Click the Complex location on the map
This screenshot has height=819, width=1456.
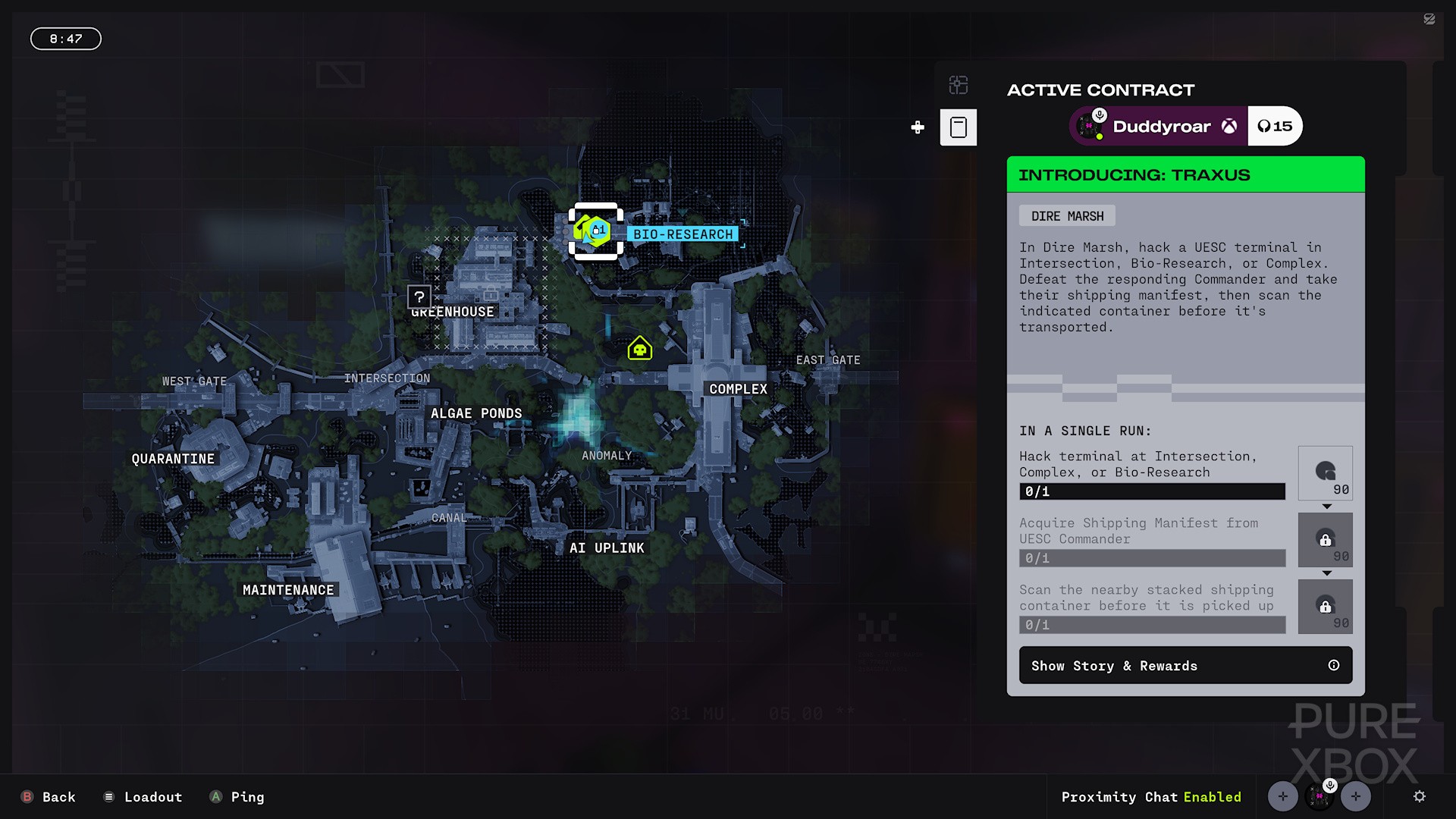coord(738,389)
